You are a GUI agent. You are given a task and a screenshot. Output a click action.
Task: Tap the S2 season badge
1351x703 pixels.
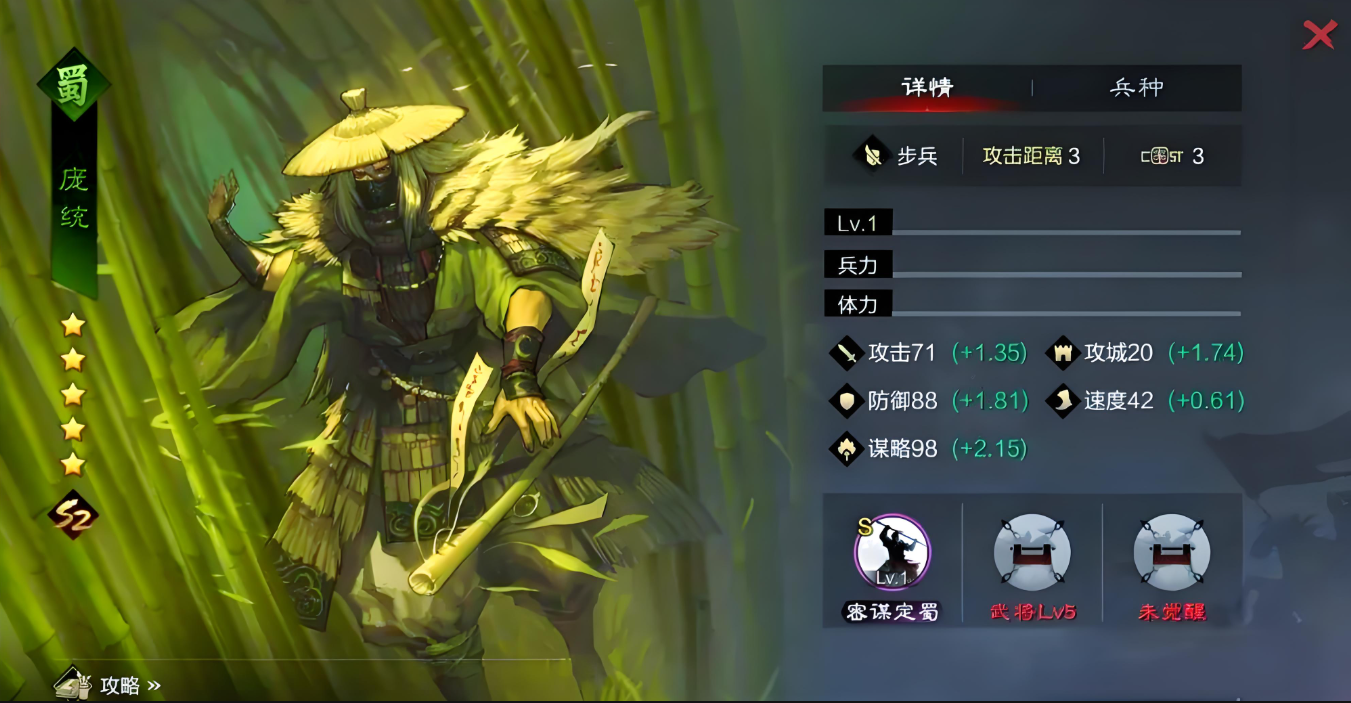point(73,515)
